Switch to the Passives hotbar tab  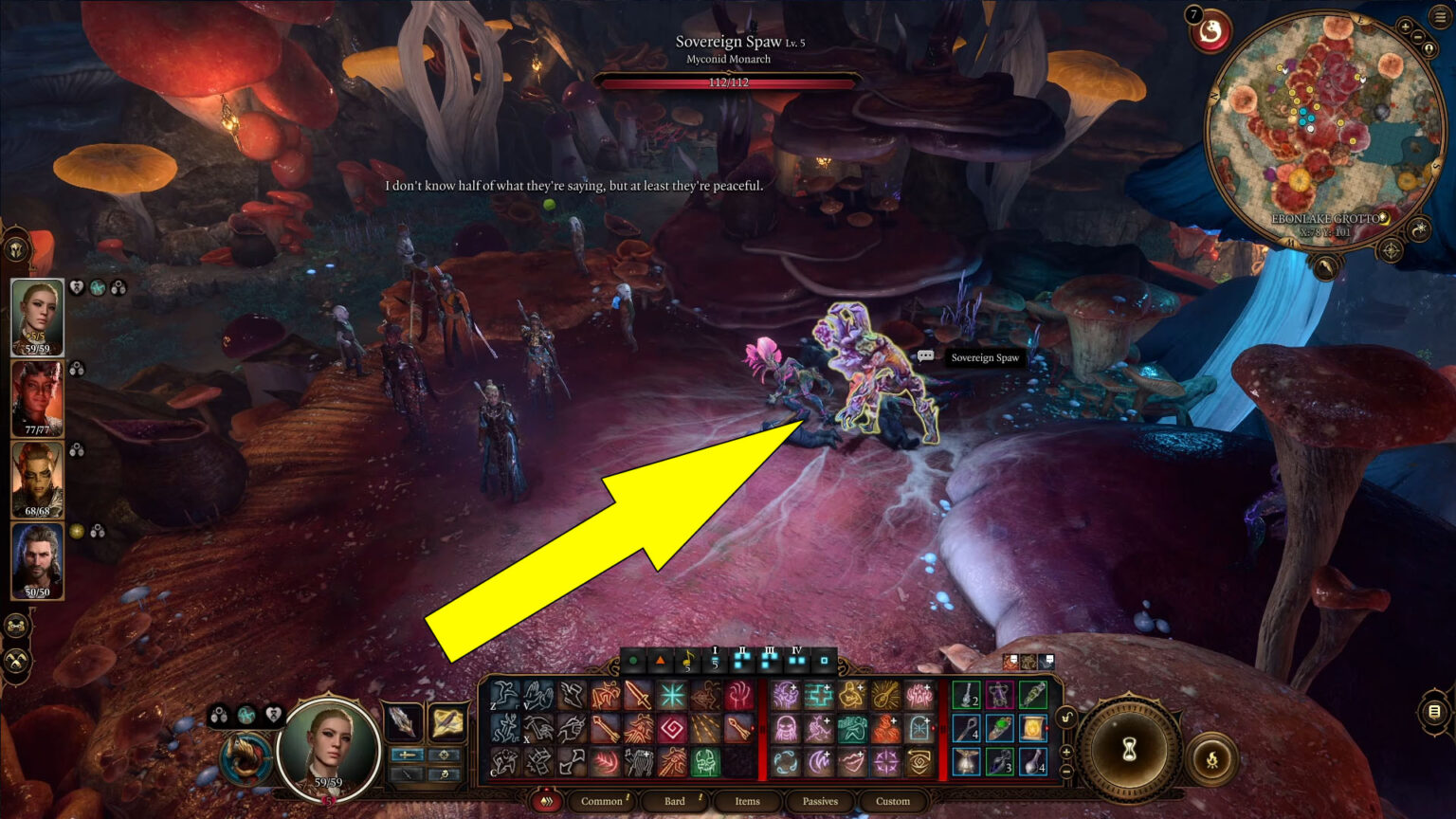(x=820, y=801)
